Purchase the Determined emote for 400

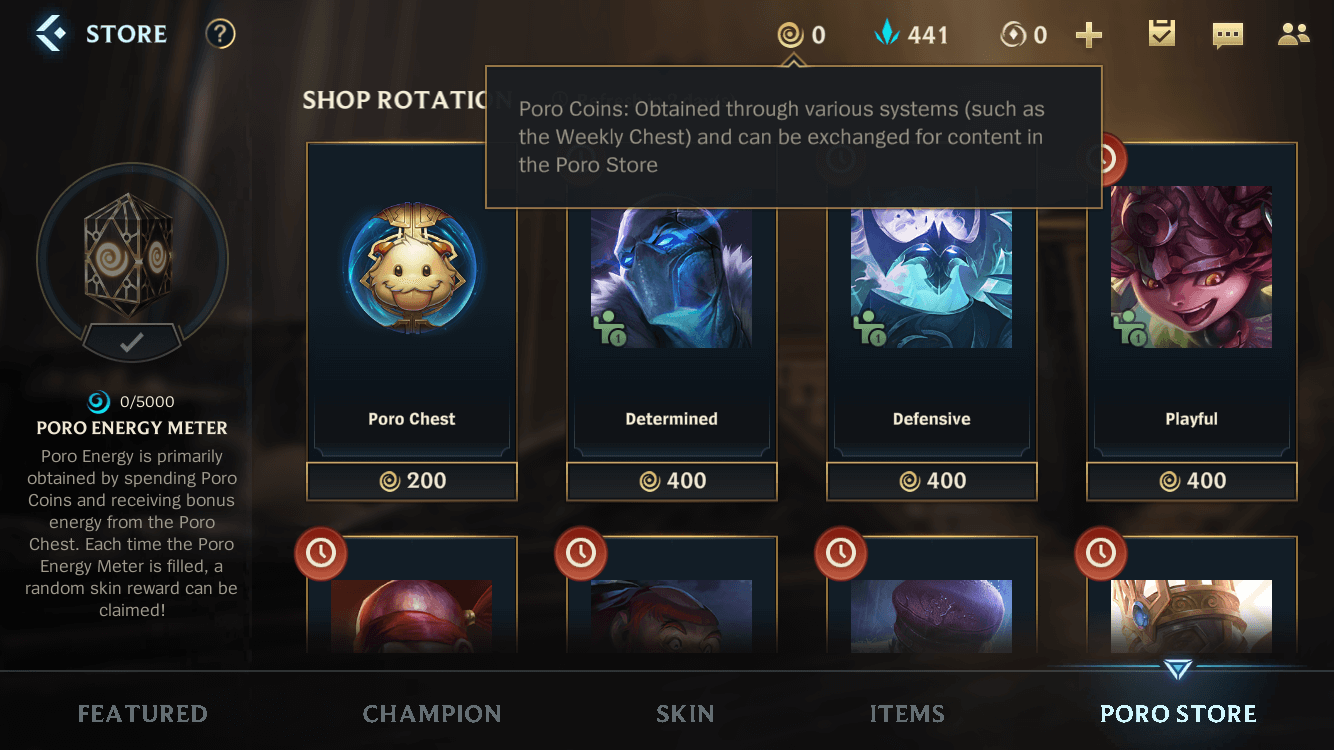pos(671,481)
